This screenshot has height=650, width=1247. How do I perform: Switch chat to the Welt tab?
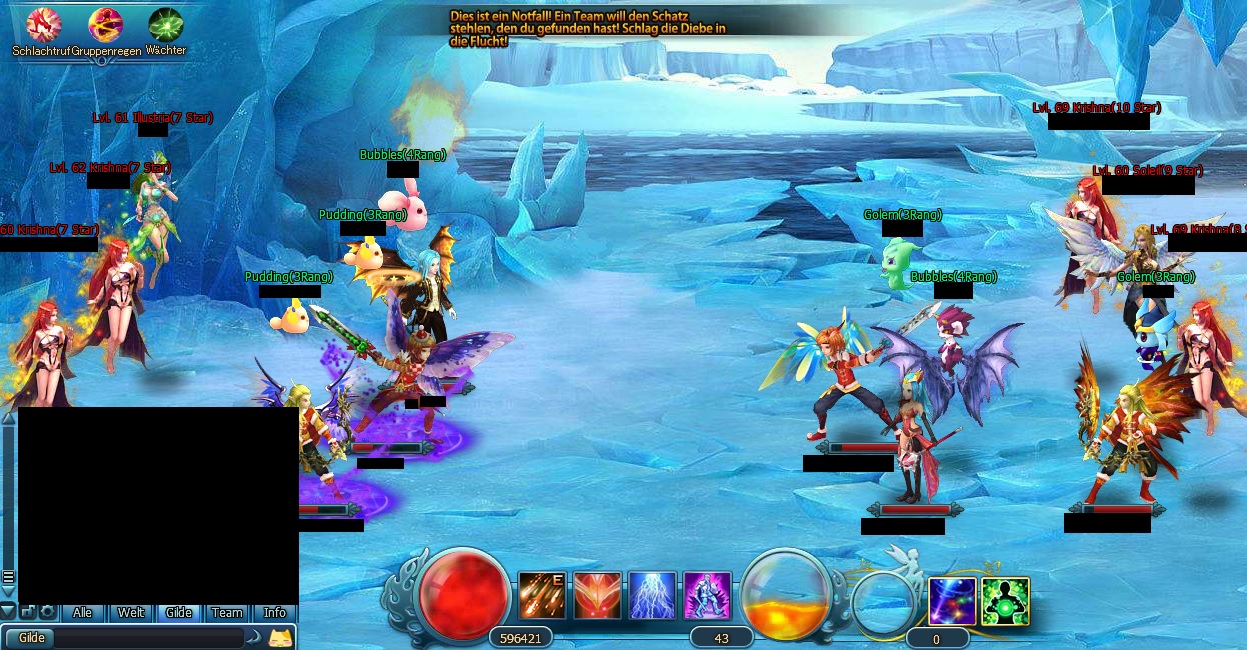[x=131, y=613]
